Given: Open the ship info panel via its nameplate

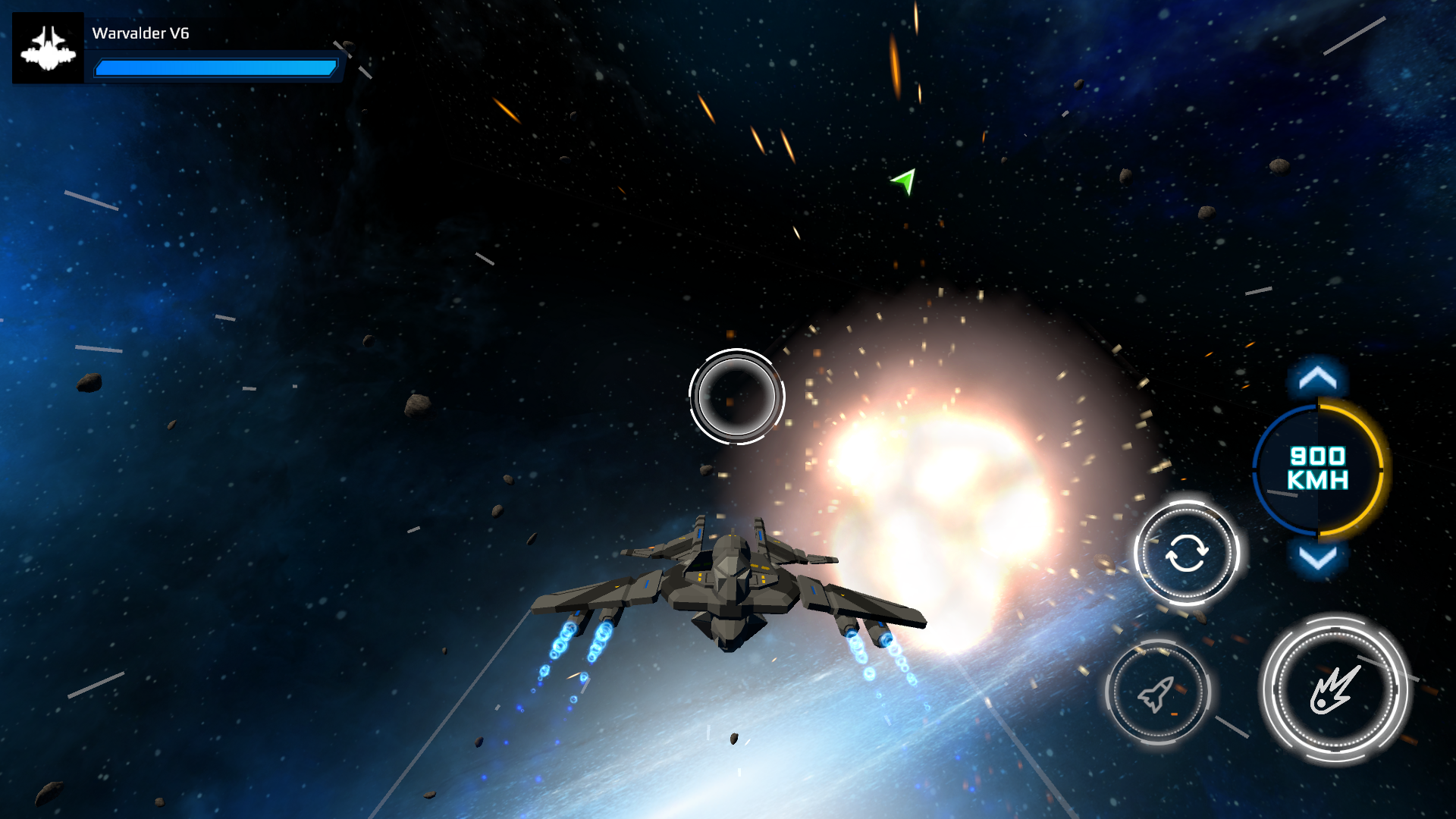Looking at the screenshot, I should tap(140, 34).
